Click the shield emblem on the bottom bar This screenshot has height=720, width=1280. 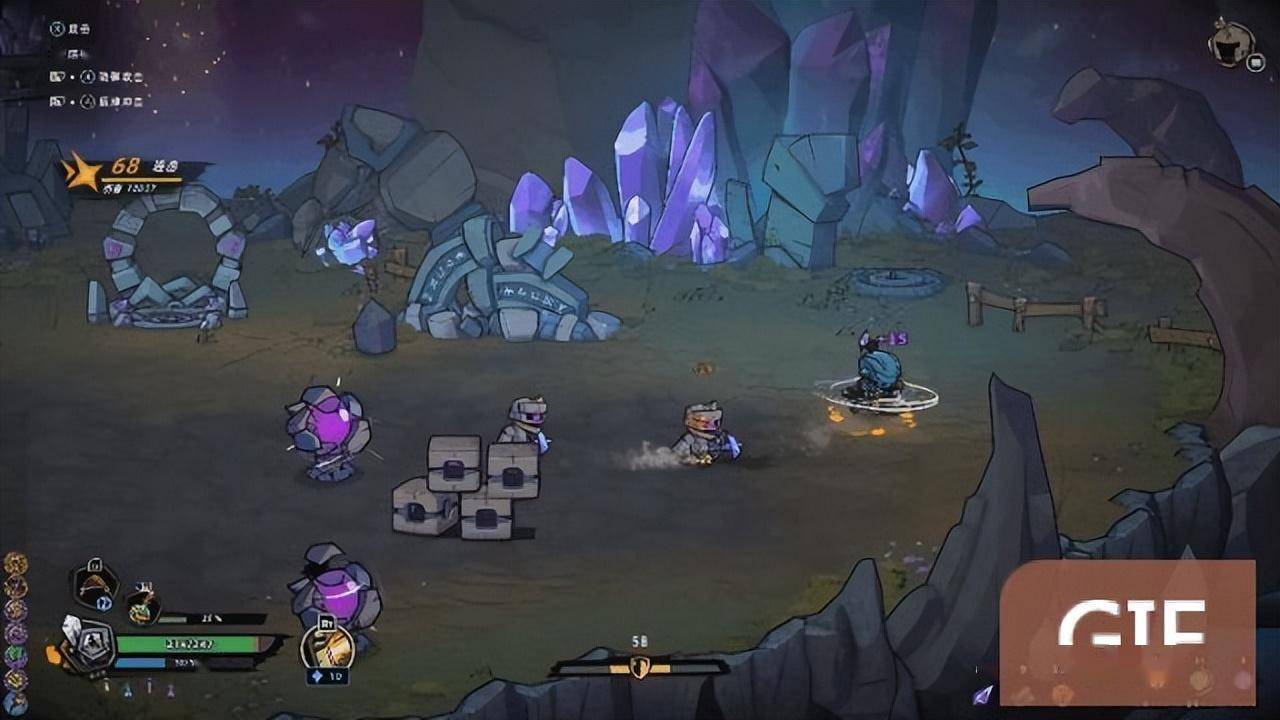click(639, 666)
